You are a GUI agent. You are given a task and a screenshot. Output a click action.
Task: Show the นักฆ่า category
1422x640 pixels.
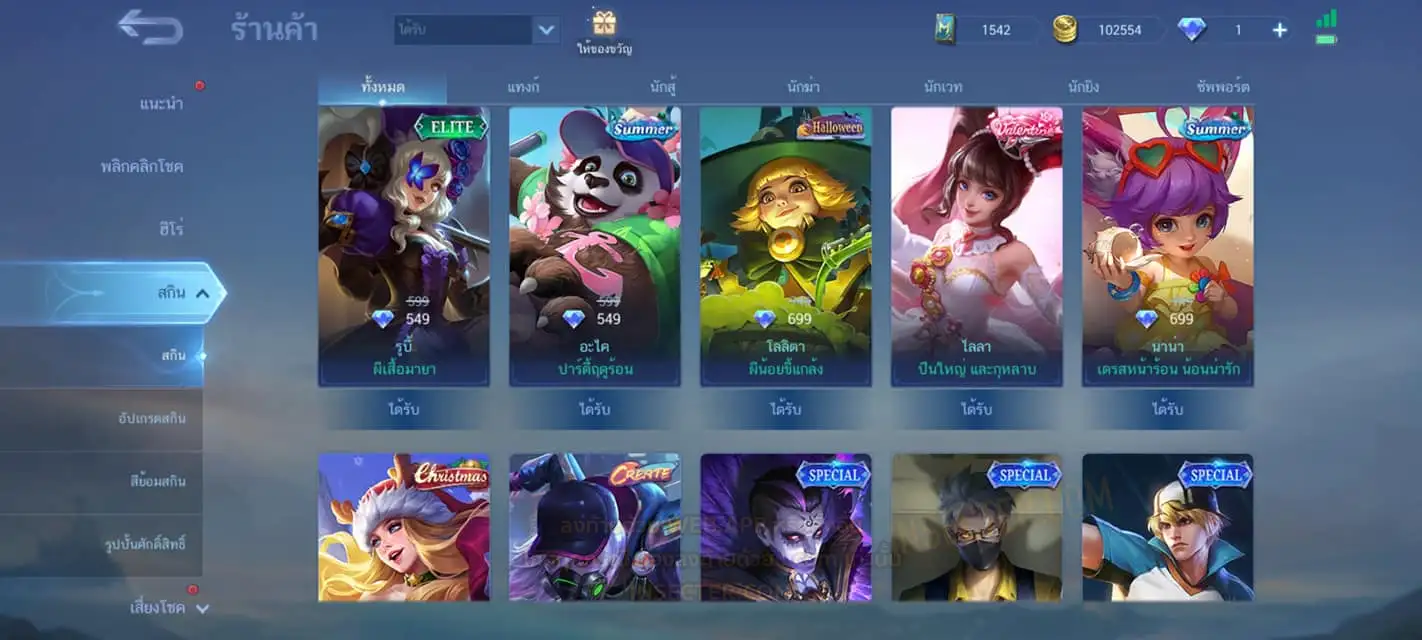click(803, 87)
